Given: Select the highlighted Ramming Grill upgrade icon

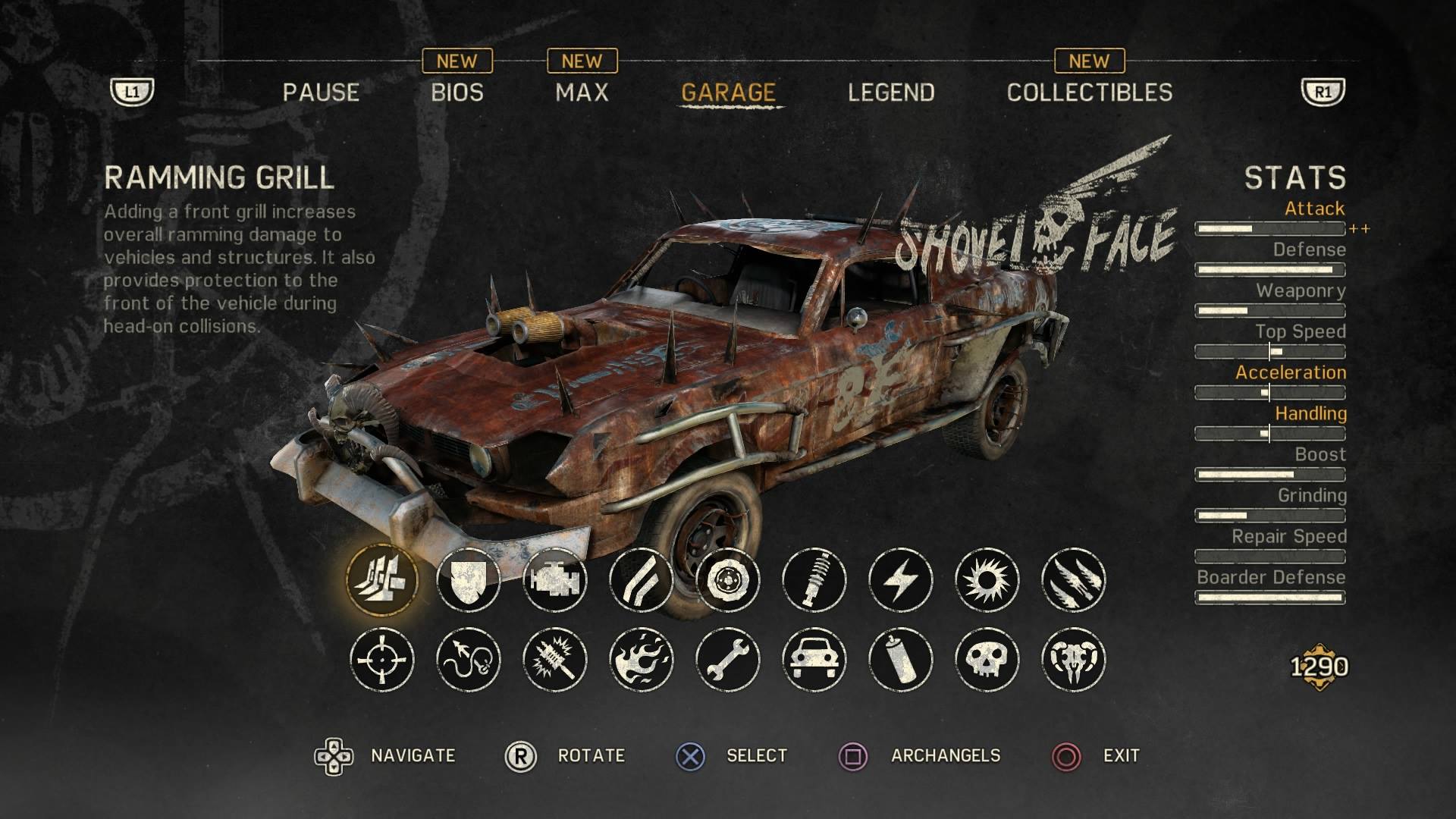Looking at the screenshot, I should pos(382,580).
